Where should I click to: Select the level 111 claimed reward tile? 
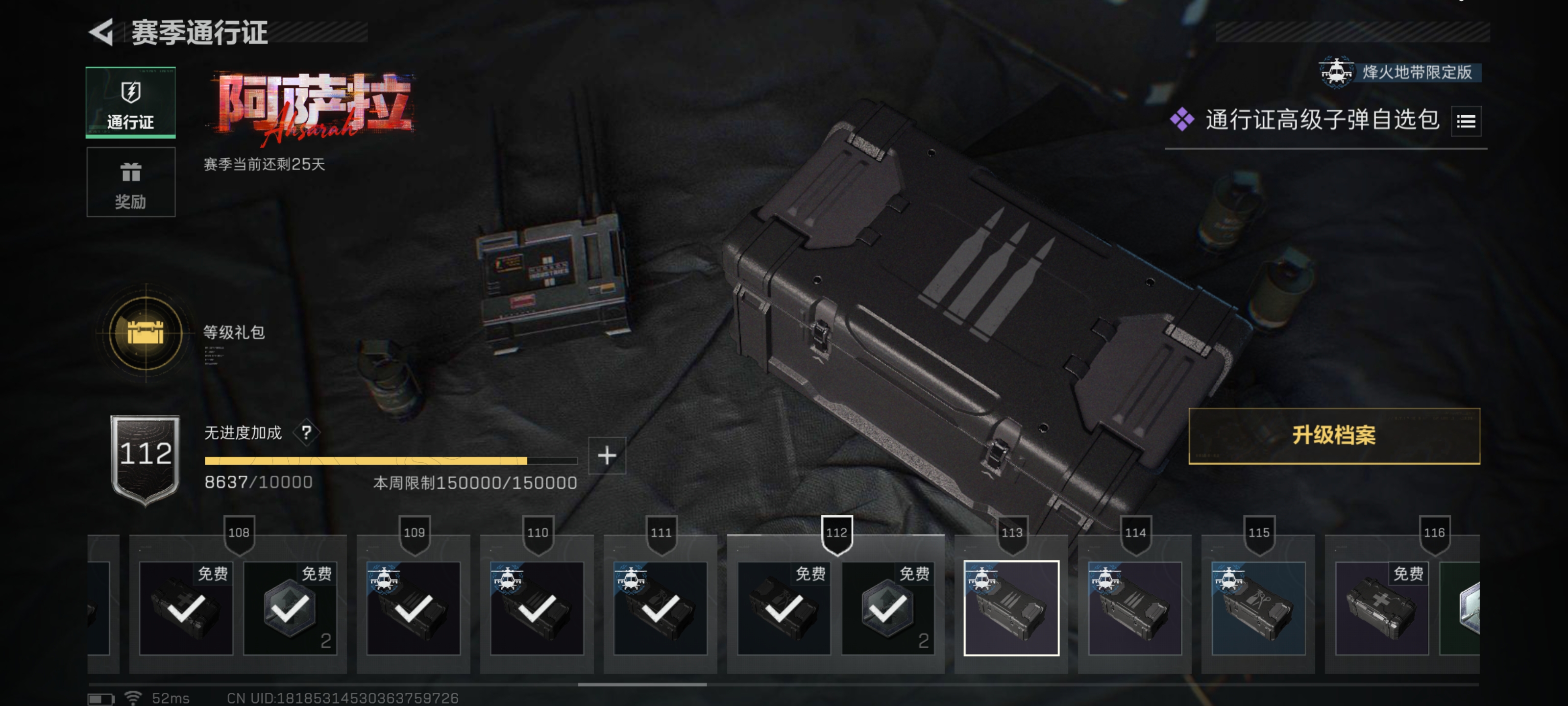point(661,608)
